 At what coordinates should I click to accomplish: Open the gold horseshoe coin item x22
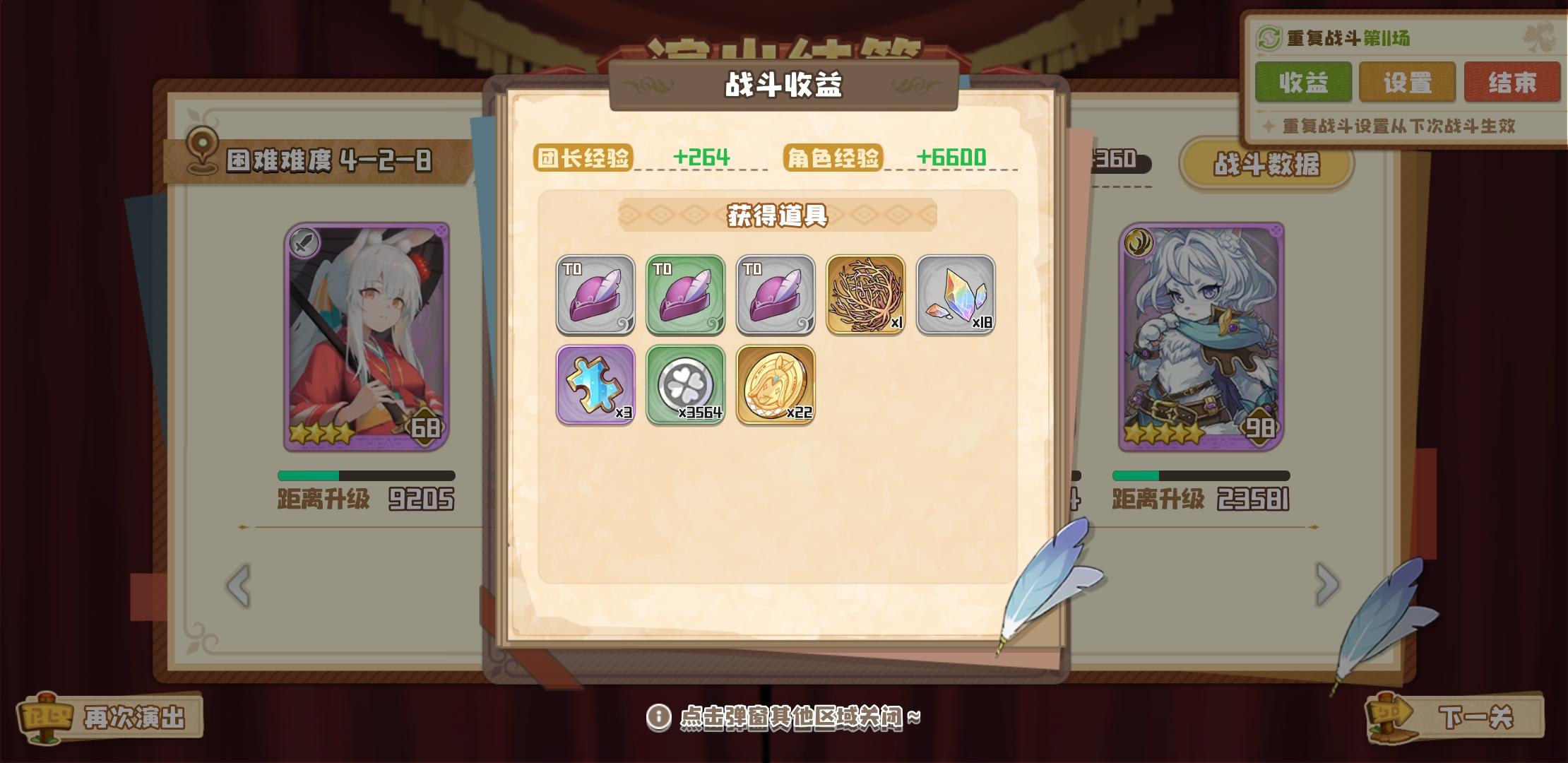(776, 386)
